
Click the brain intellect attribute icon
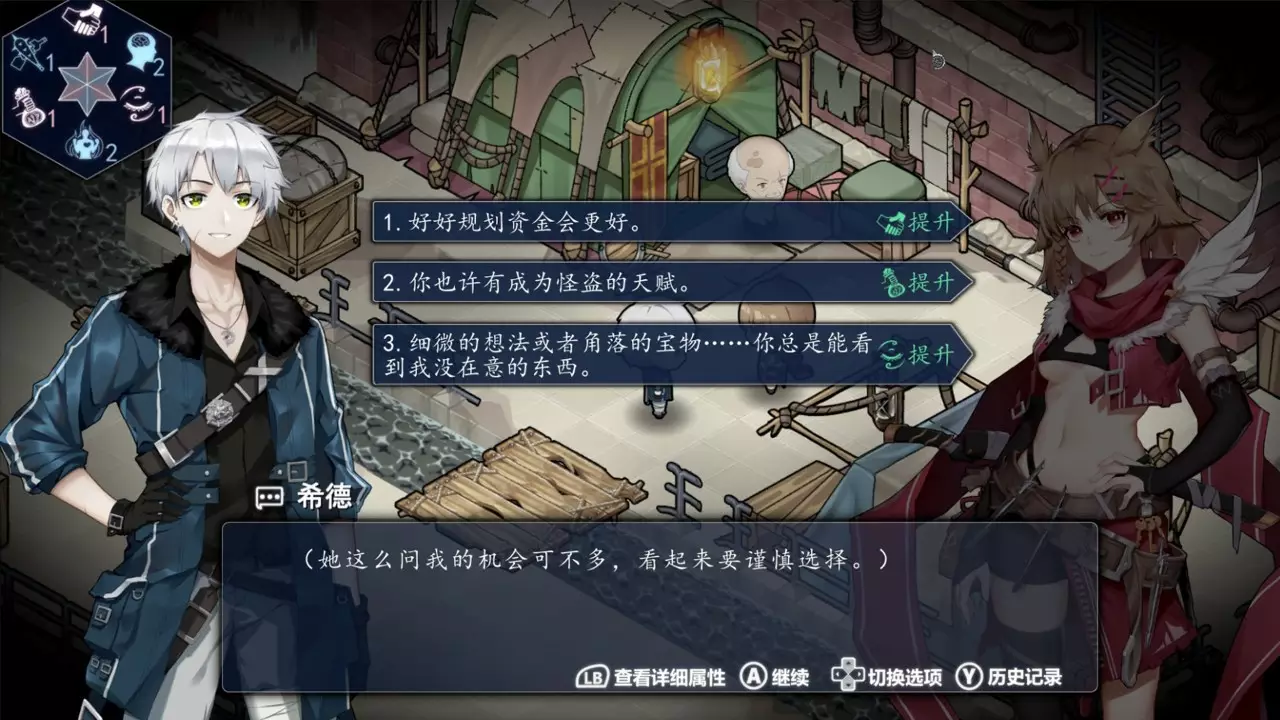point(139,47)
